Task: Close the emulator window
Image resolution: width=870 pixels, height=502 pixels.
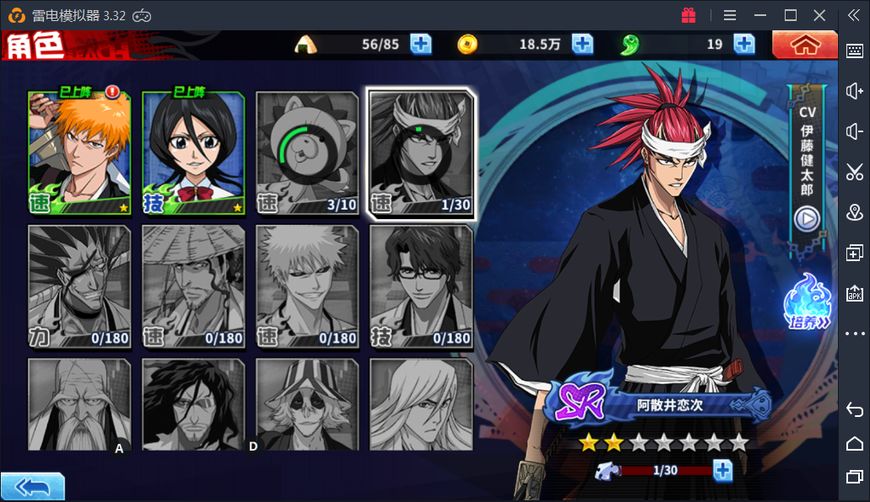Action: (819, 15)
